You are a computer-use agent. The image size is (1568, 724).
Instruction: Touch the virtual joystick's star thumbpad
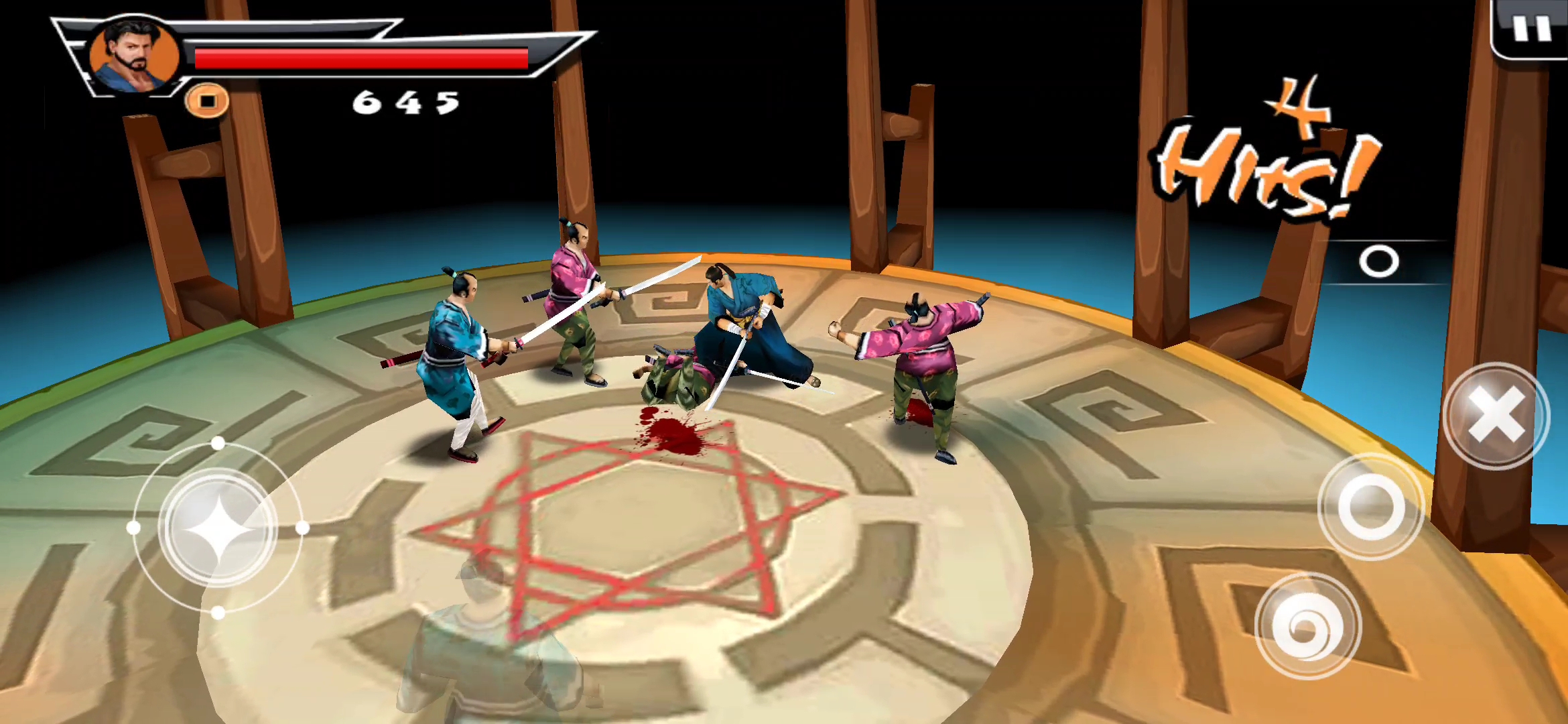coord(218,528)
